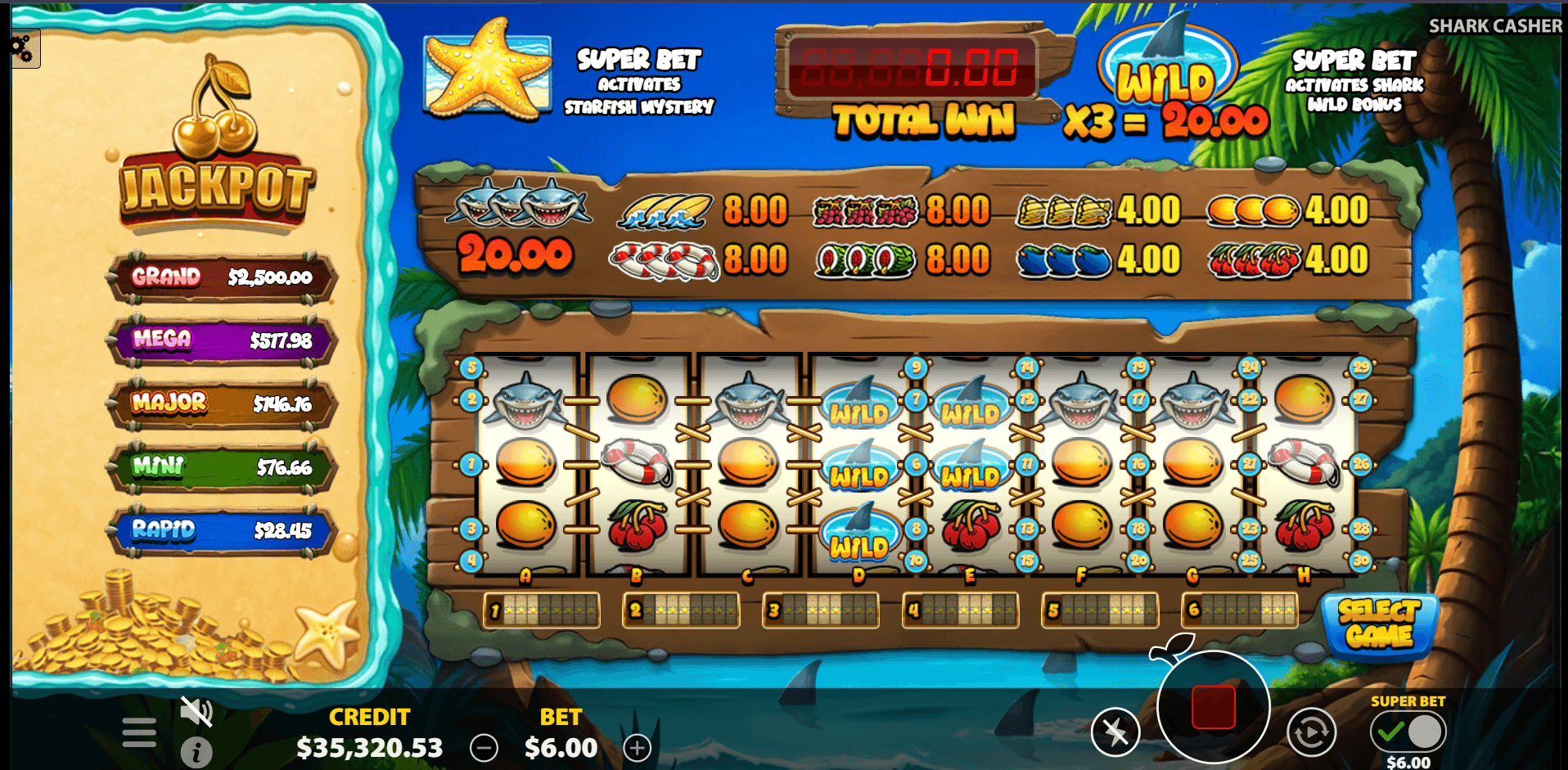Open the settings gear in top-left corner
Screen dimensions: 1568x770
coord(22,49)
